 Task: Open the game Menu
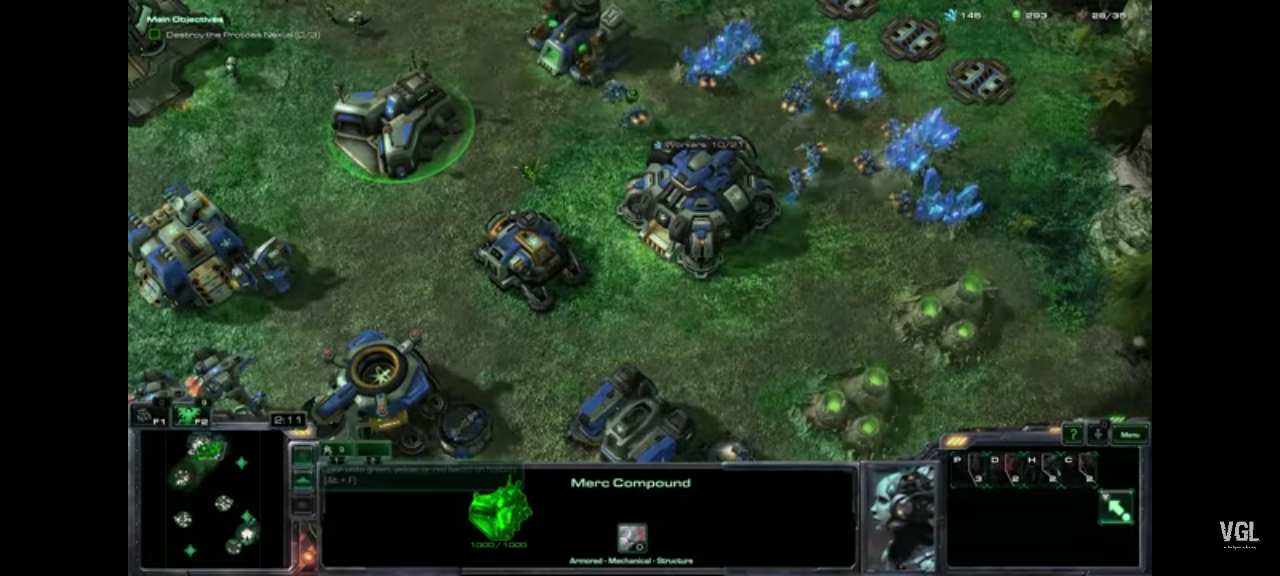(x=1130, y=434)
